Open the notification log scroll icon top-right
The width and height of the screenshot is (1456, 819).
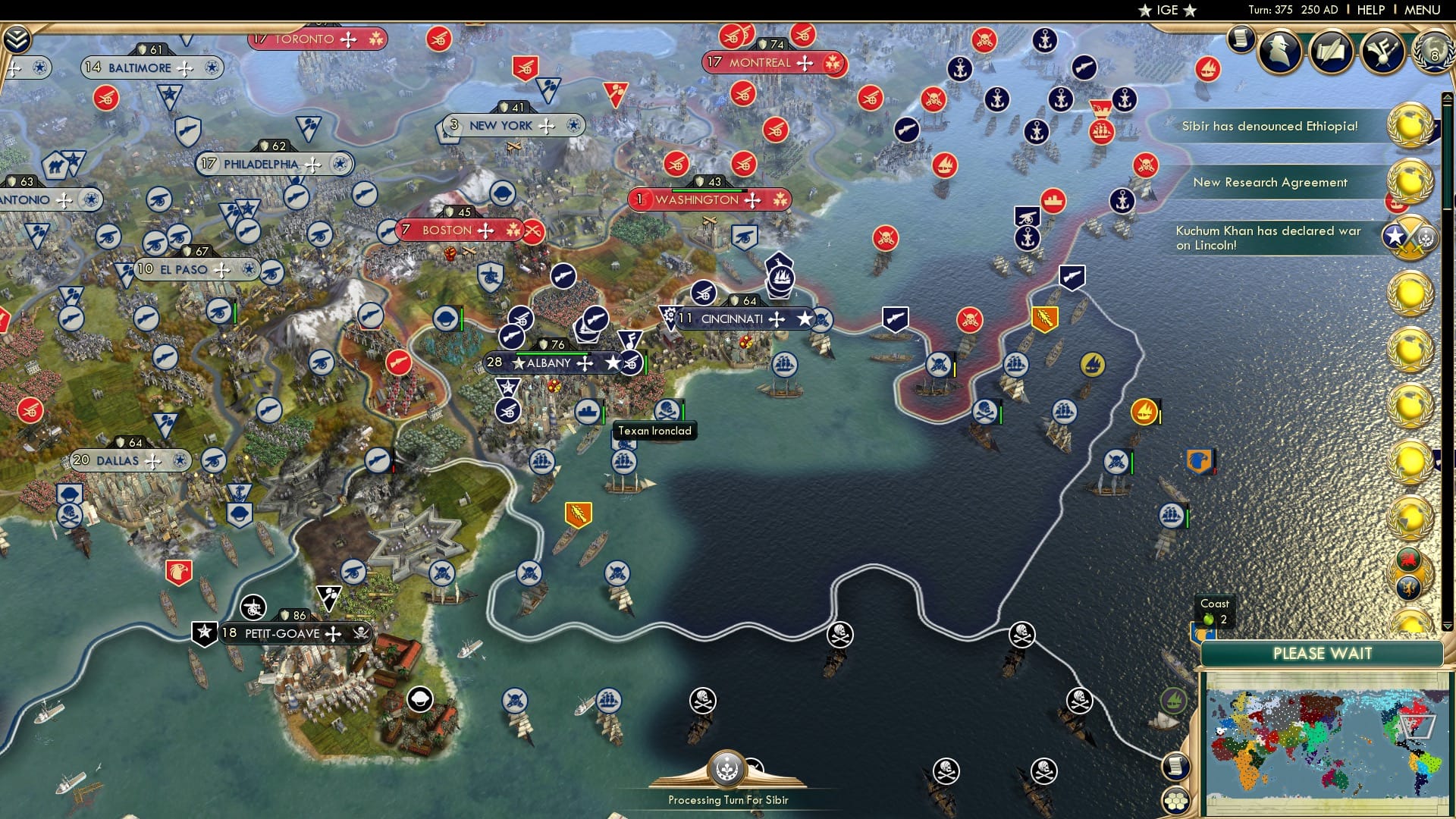(1241, 40)
